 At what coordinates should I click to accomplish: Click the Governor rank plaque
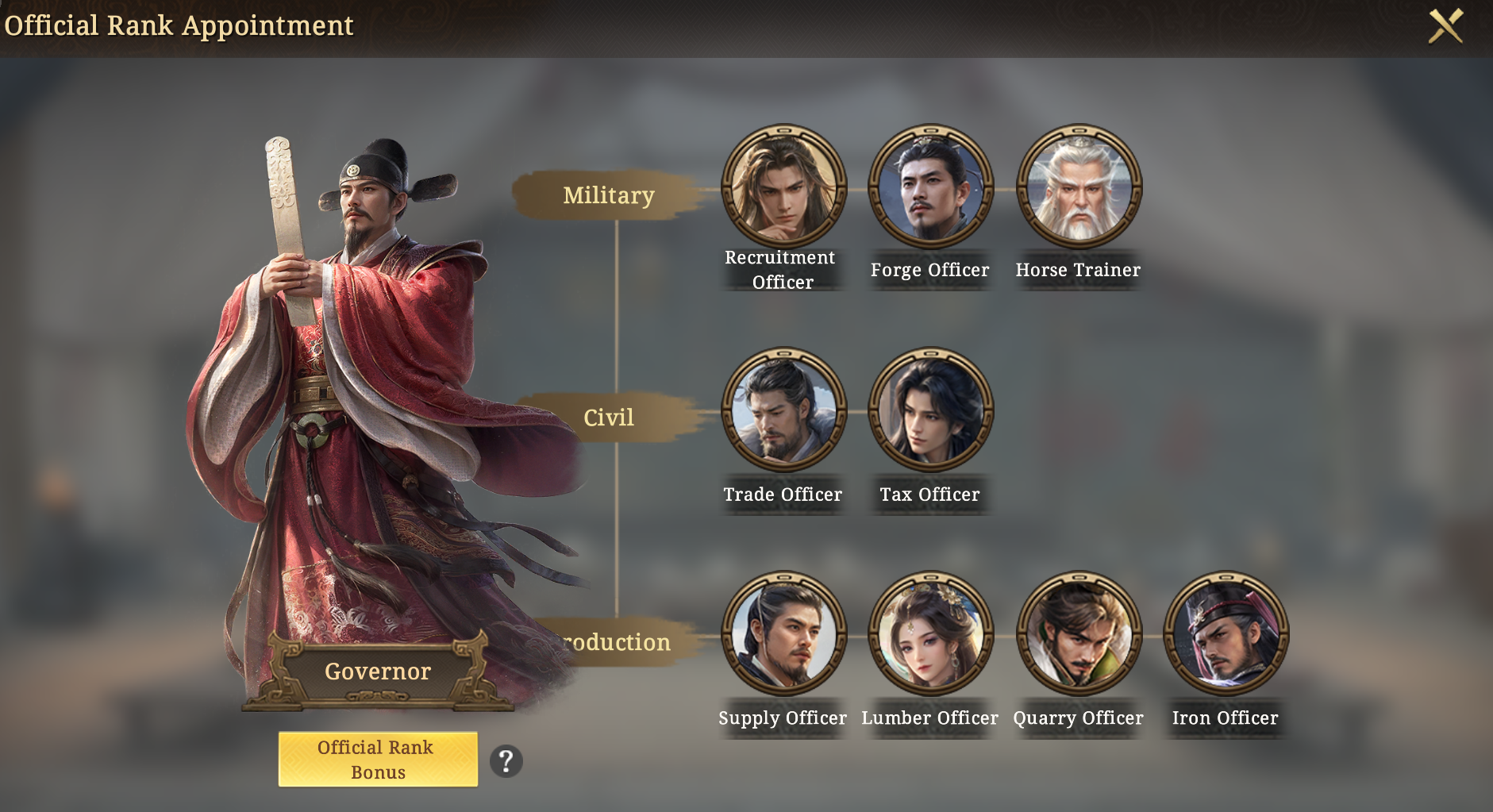(377, 671)
